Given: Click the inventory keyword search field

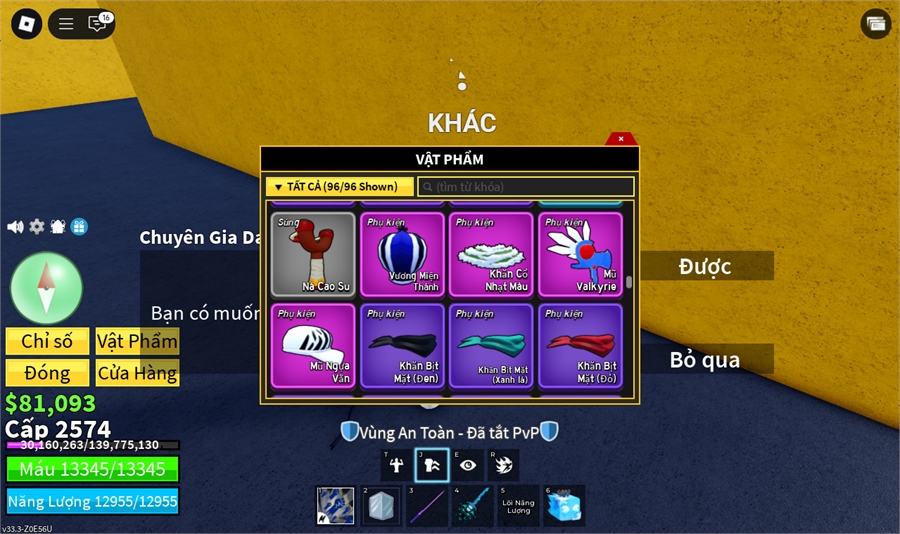Looking at the screenshot, I should coord(526,187).
